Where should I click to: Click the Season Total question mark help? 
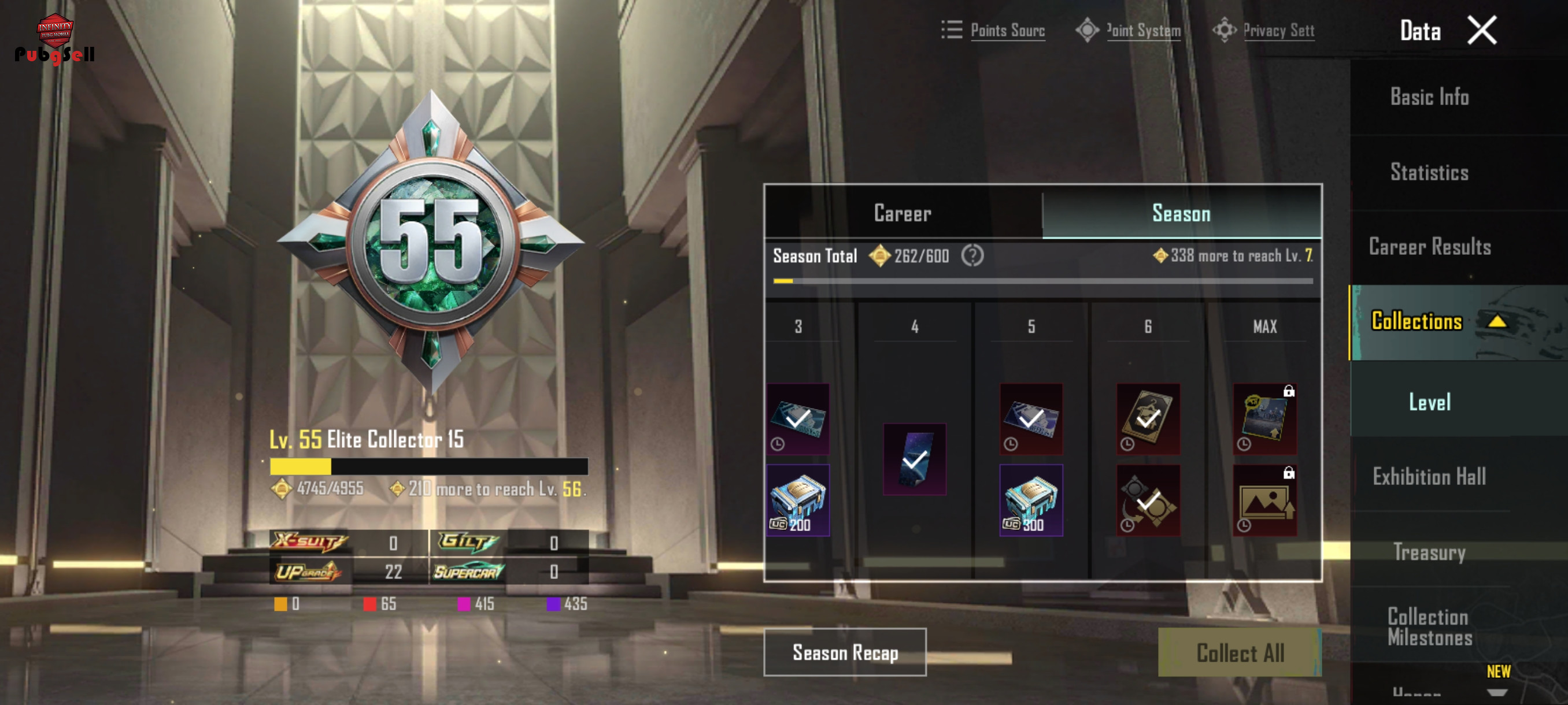click(972, 256)
